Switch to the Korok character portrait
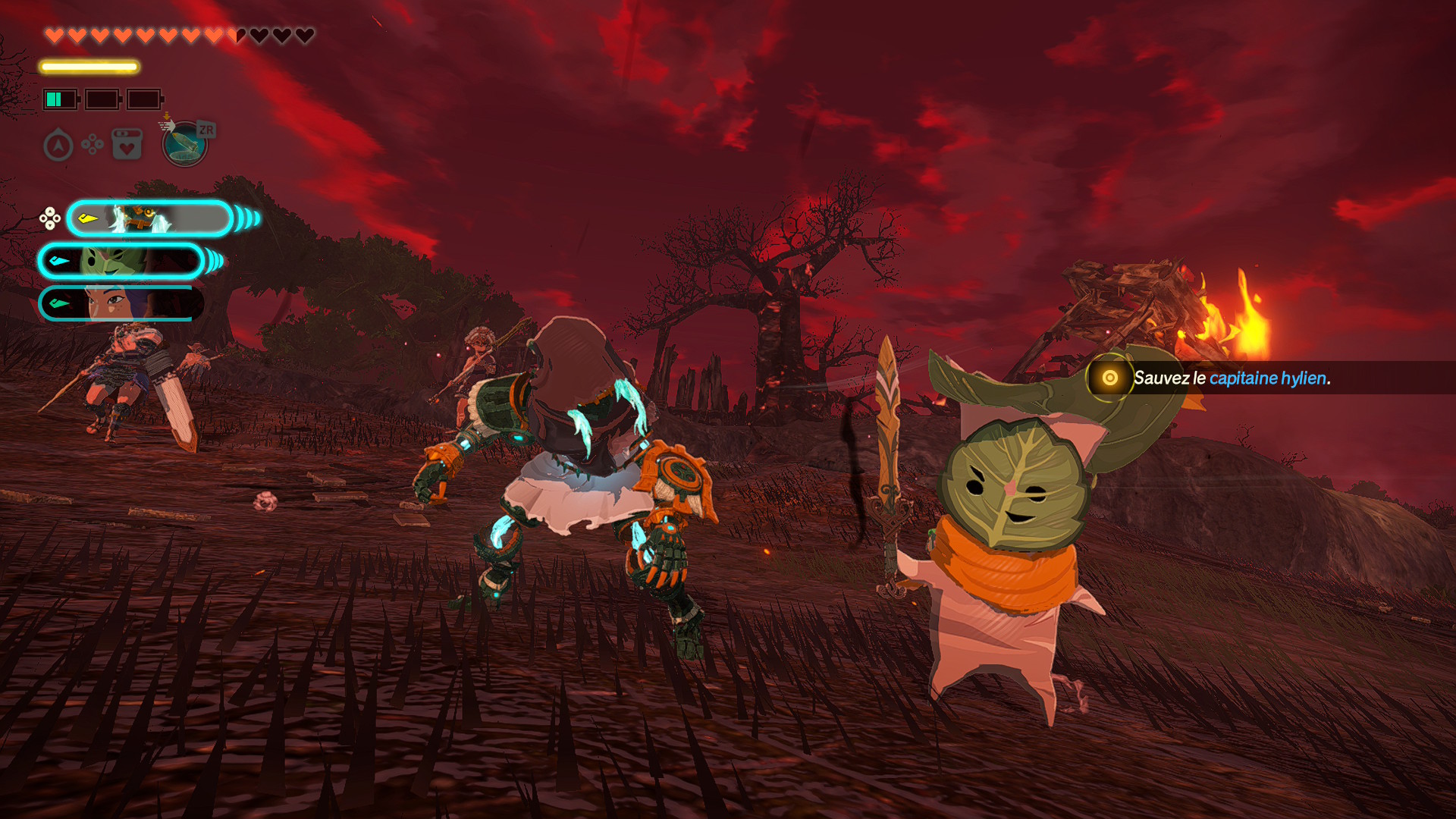The height and width of the screenshot is (819, 1456). [121, 262]
